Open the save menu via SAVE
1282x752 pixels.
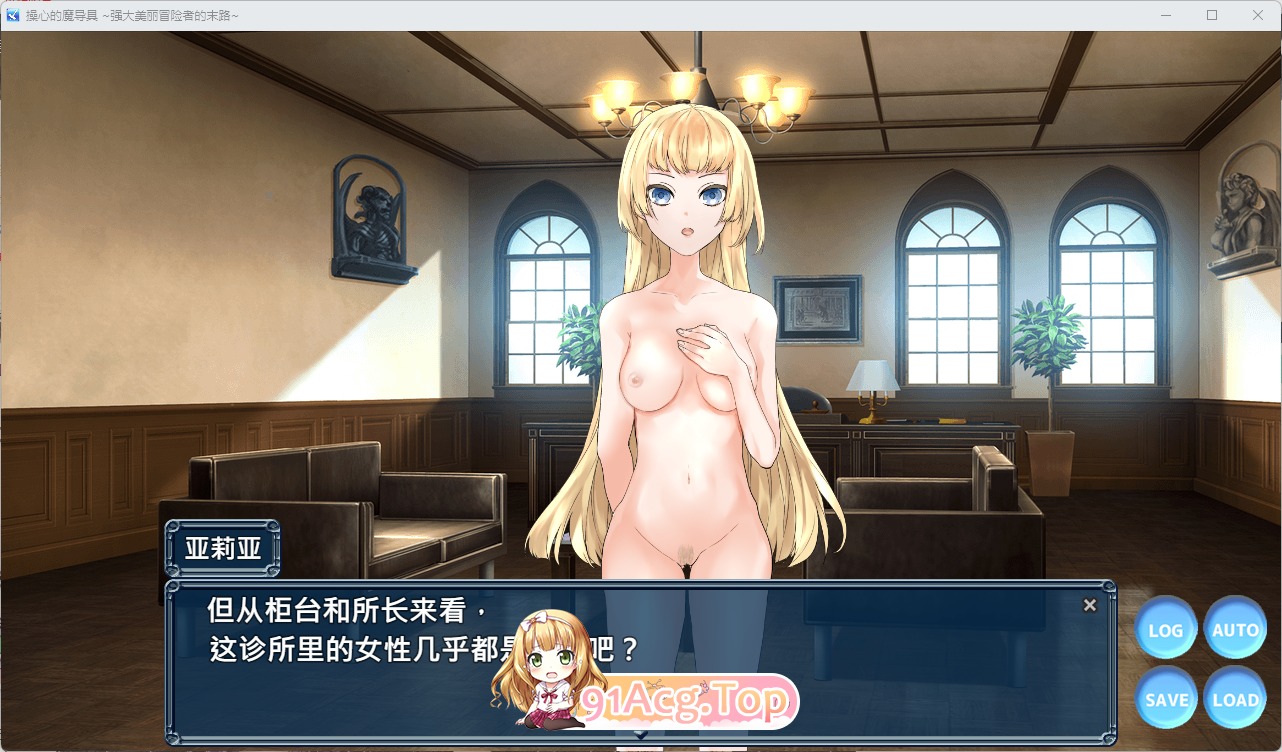pyautogui.click(x=1165, y=699)
